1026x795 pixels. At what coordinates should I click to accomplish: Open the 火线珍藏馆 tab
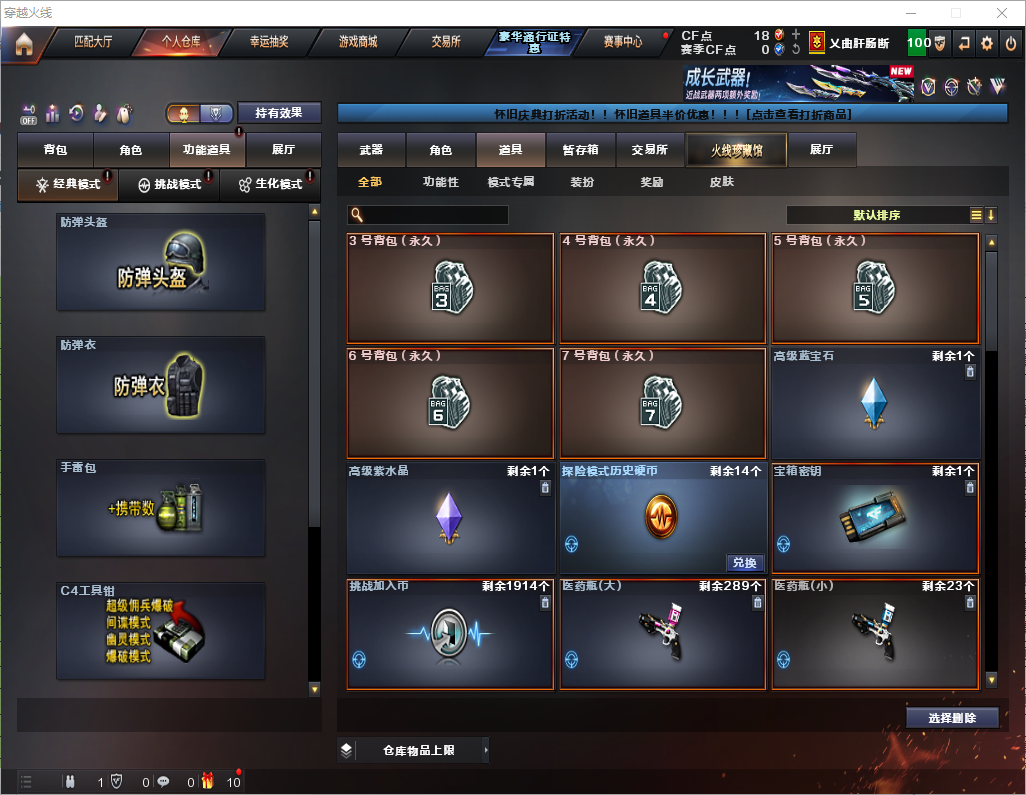pos(736,150)
